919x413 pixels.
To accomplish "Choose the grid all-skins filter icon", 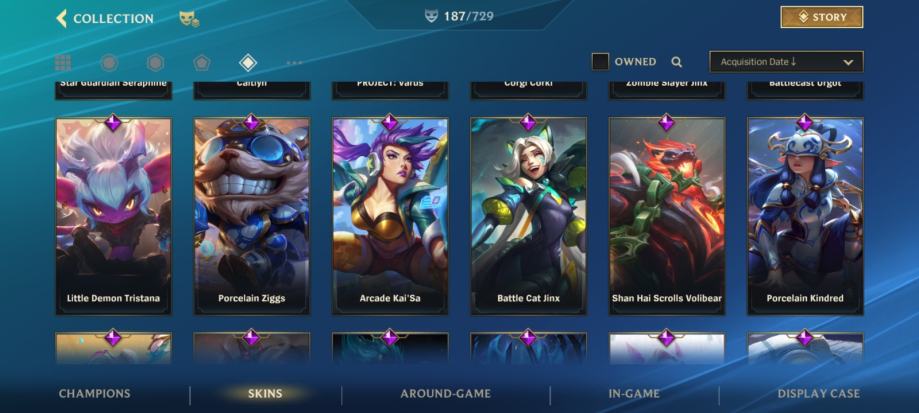I will coord(63,63).
